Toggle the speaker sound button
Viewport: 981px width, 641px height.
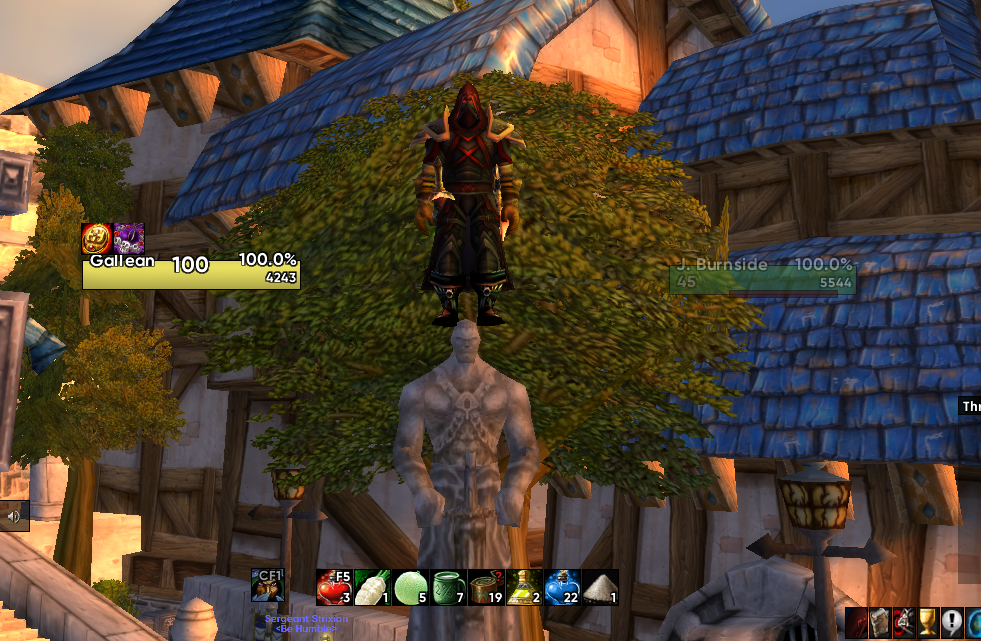14,517
